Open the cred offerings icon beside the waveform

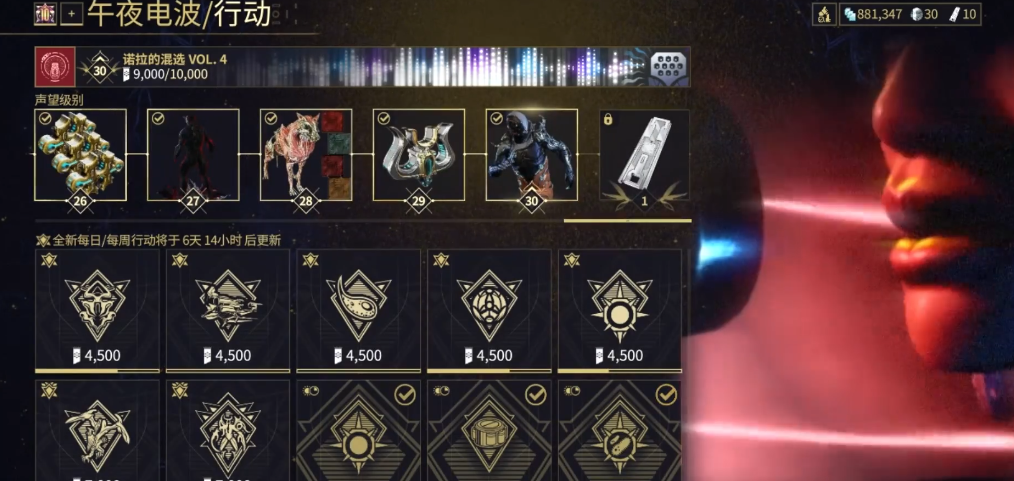tap(669, 67)
